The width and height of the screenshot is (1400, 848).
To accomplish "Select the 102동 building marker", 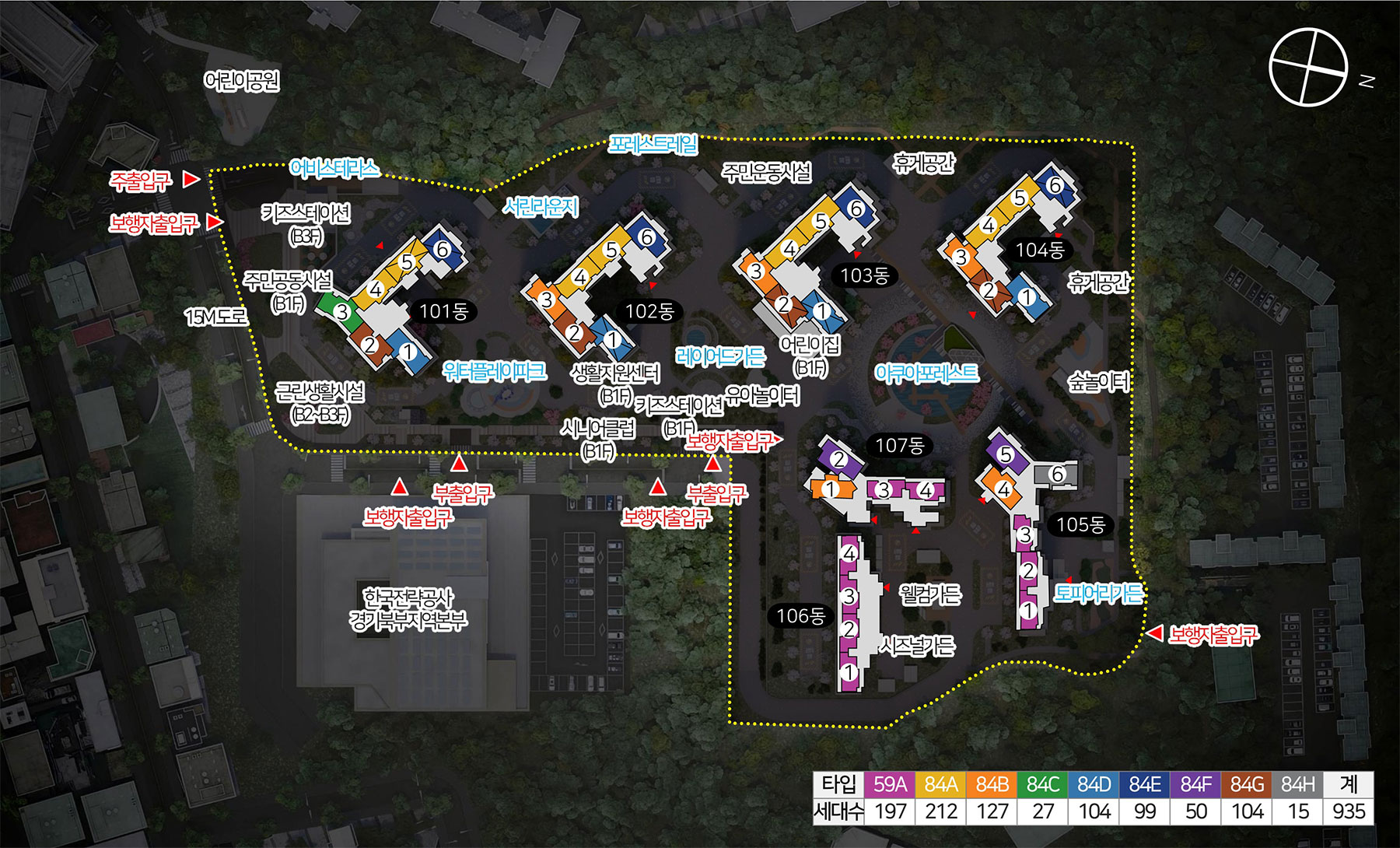I will 649,312.
